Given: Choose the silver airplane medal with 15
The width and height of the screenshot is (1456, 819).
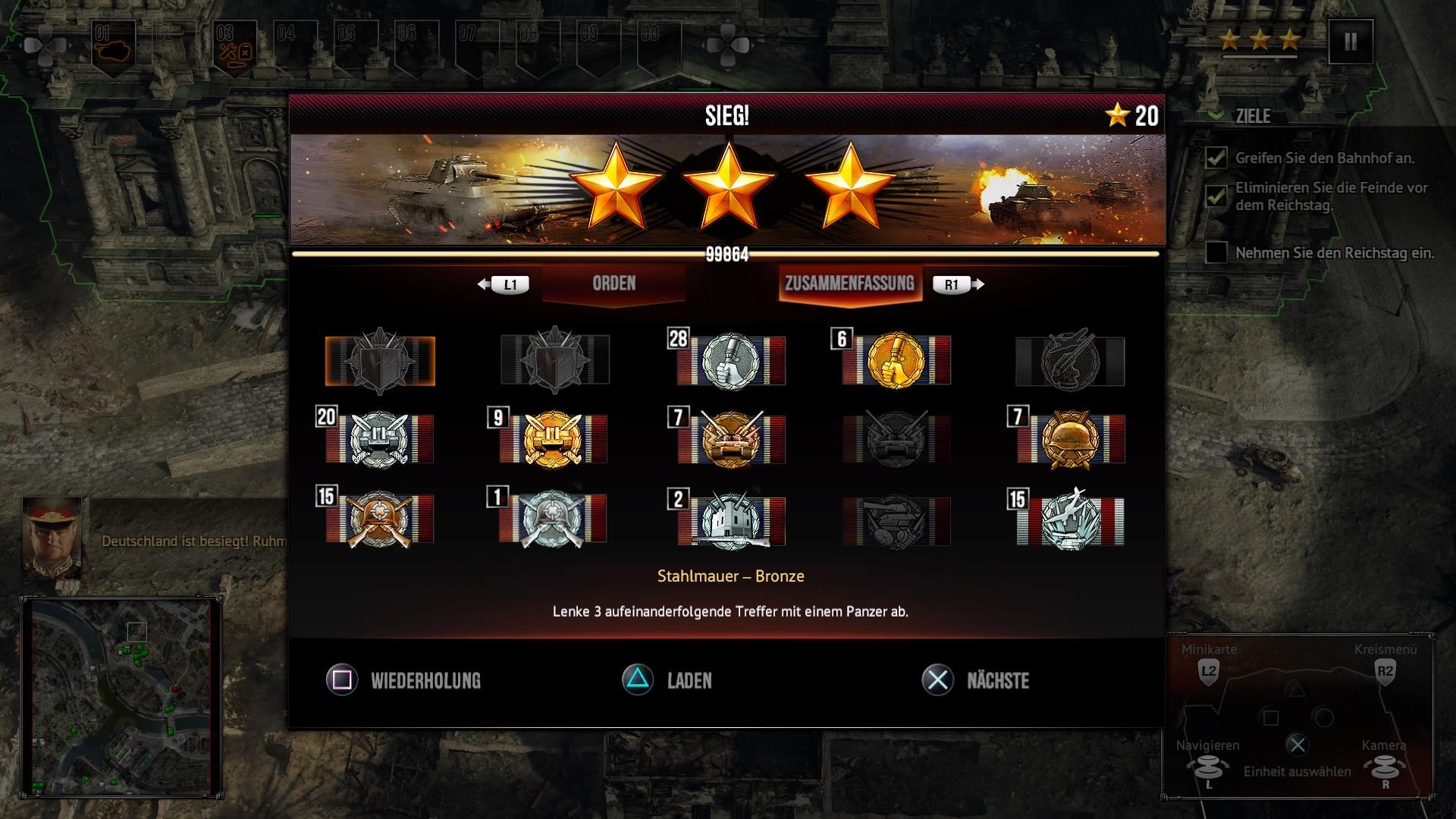Looking at the screenshot, I should pos(1070,519).
